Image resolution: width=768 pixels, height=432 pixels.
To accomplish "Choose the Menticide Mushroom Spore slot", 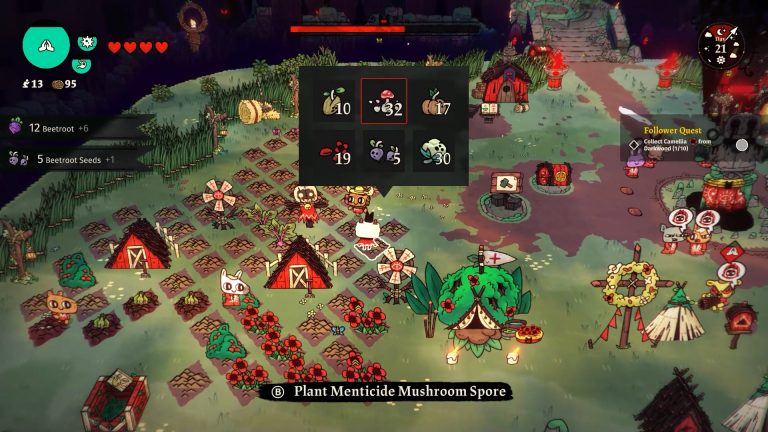I will click(x=384, y=103).
